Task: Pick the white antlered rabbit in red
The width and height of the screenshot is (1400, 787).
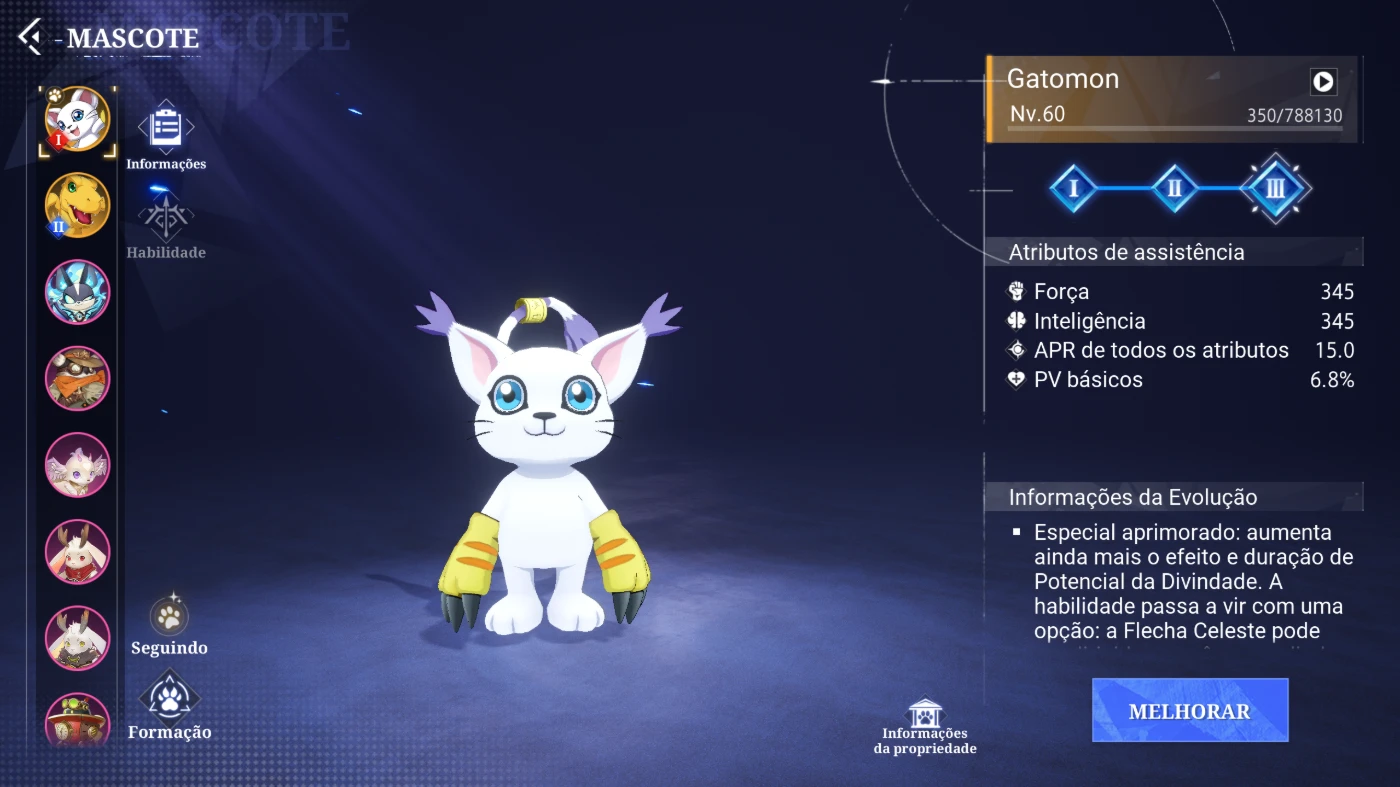Action: [x=77, y=552]
